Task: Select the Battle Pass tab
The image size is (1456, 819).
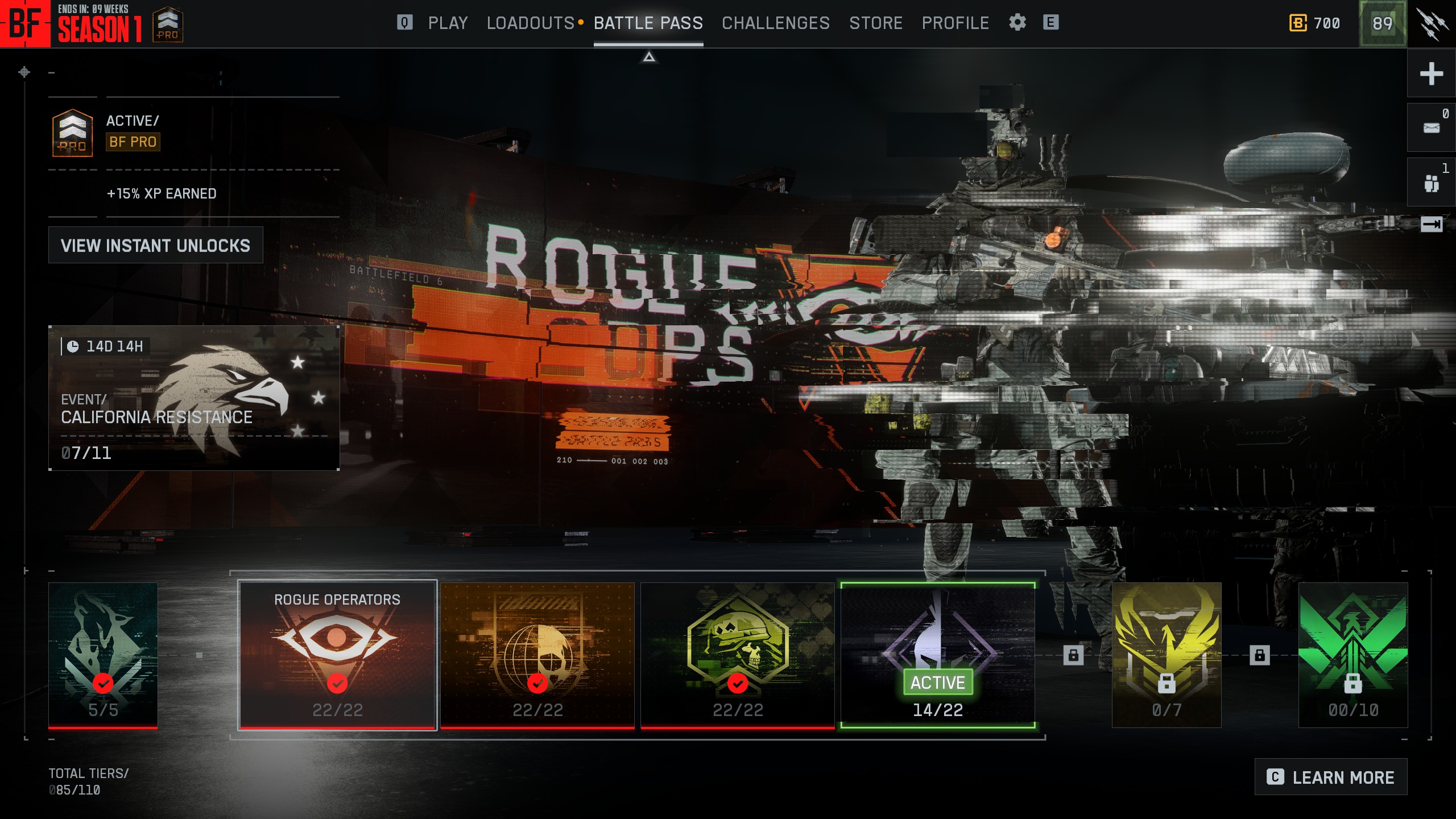Action: [x=648, y=23]
